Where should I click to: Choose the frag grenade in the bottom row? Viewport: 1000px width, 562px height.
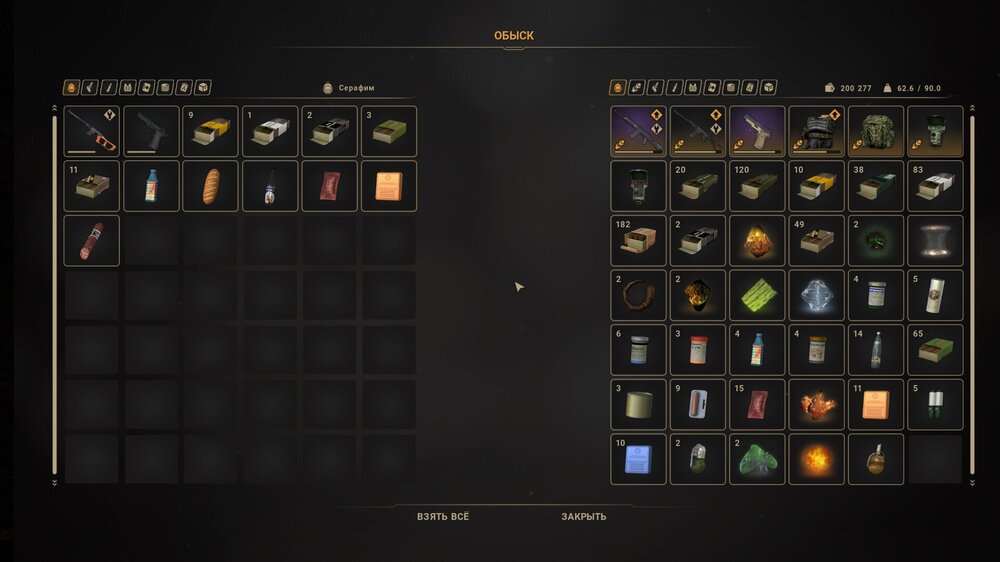(876, 459)
